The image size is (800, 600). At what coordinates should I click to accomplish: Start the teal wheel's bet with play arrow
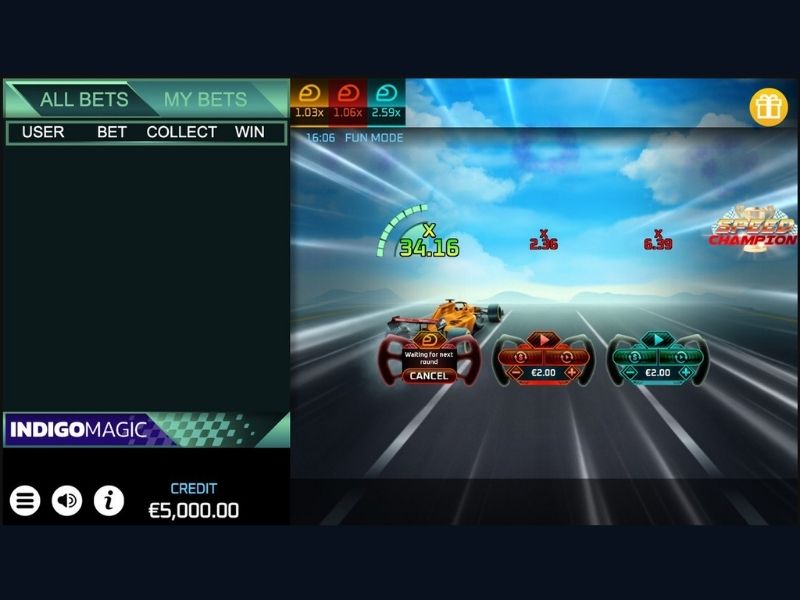[x=658, y=340]
